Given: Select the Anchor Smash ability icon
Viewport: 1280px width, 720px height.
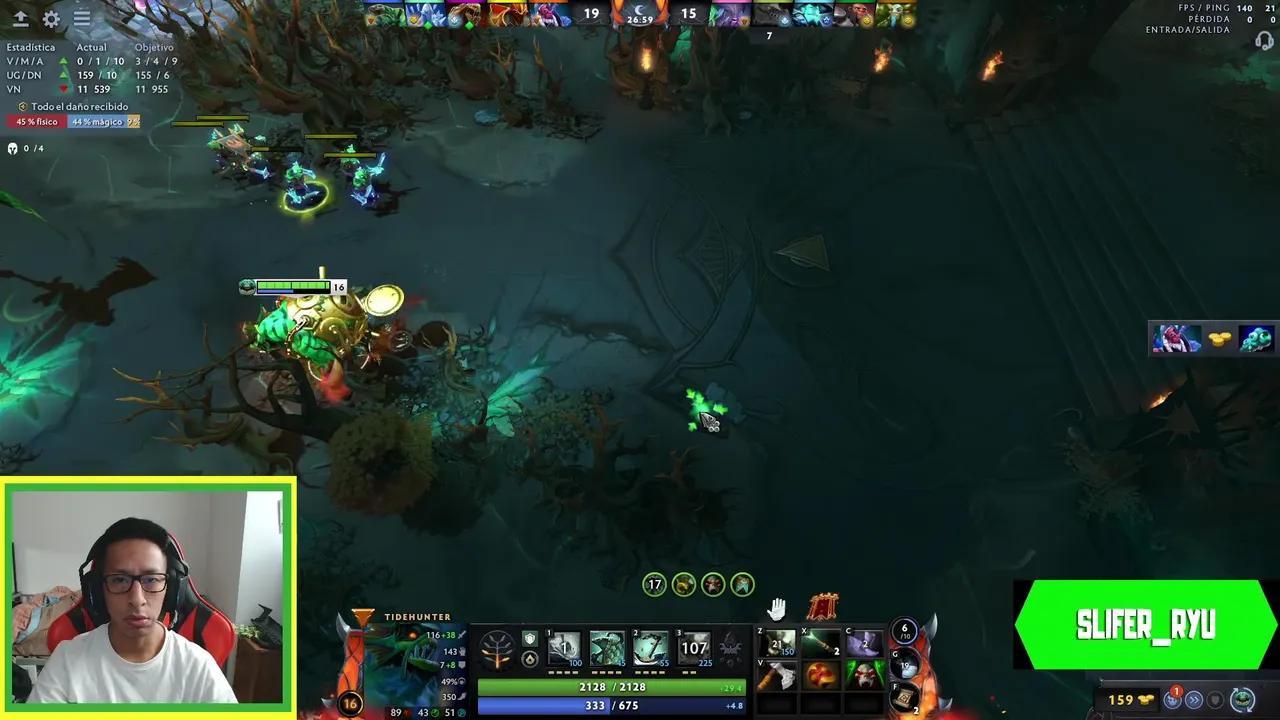Looking at the screenshot, I should [x=650, y=646].
